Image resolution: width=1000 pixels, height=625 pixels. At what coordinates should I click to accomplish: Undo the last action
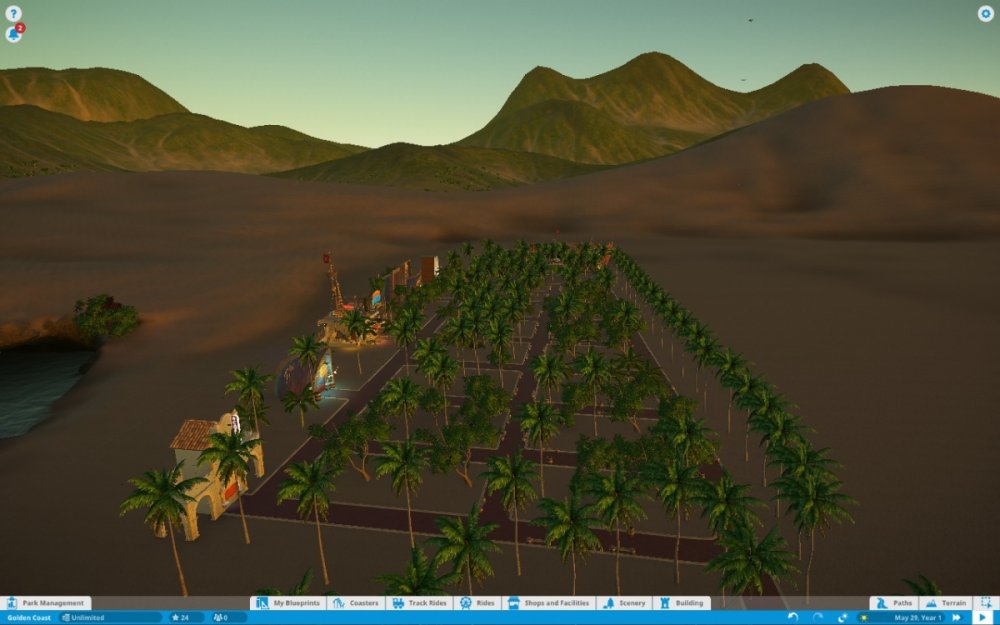(793, 618)
